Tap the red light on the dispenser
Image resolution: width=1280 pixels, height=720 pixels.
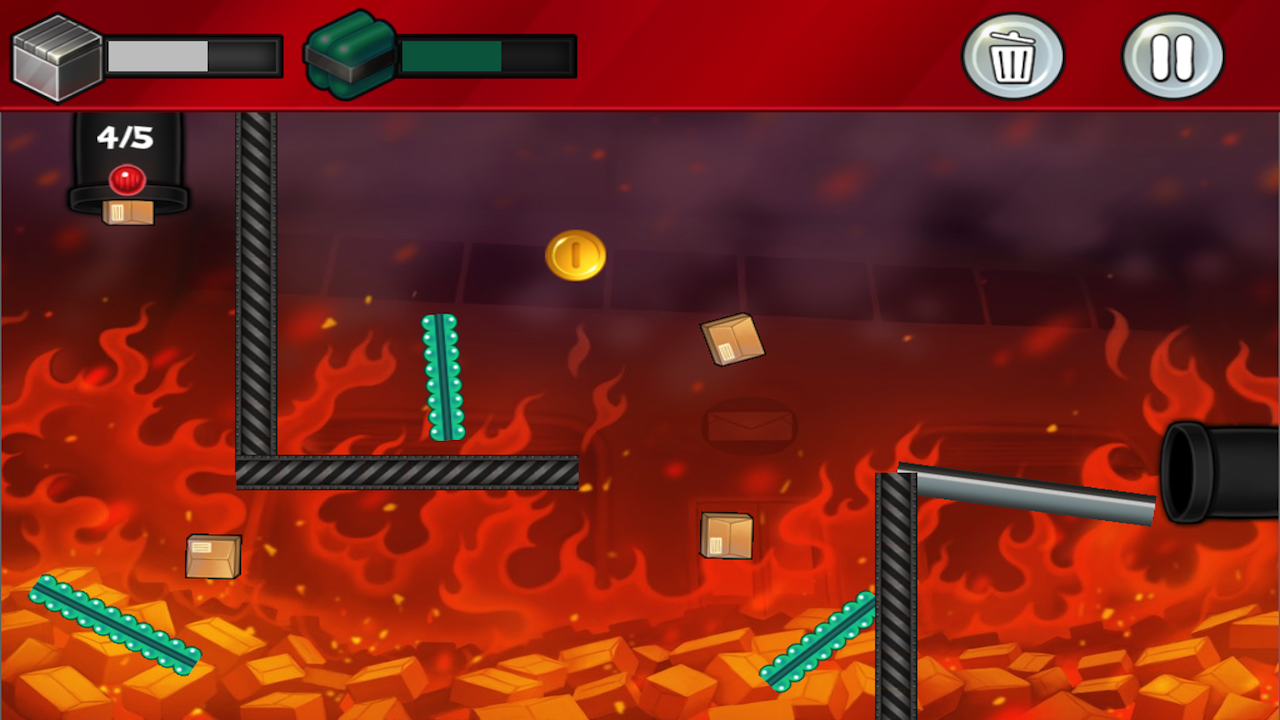[126, 180]
